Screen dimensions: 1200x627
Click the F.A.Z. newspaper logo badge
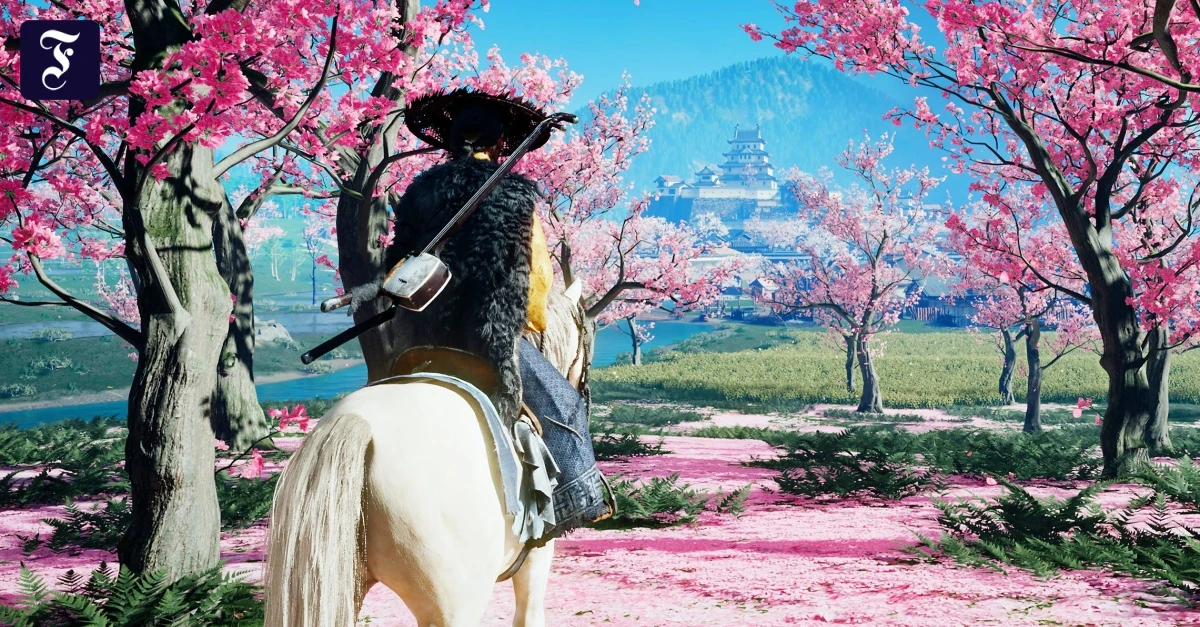[x=60, y=60]
